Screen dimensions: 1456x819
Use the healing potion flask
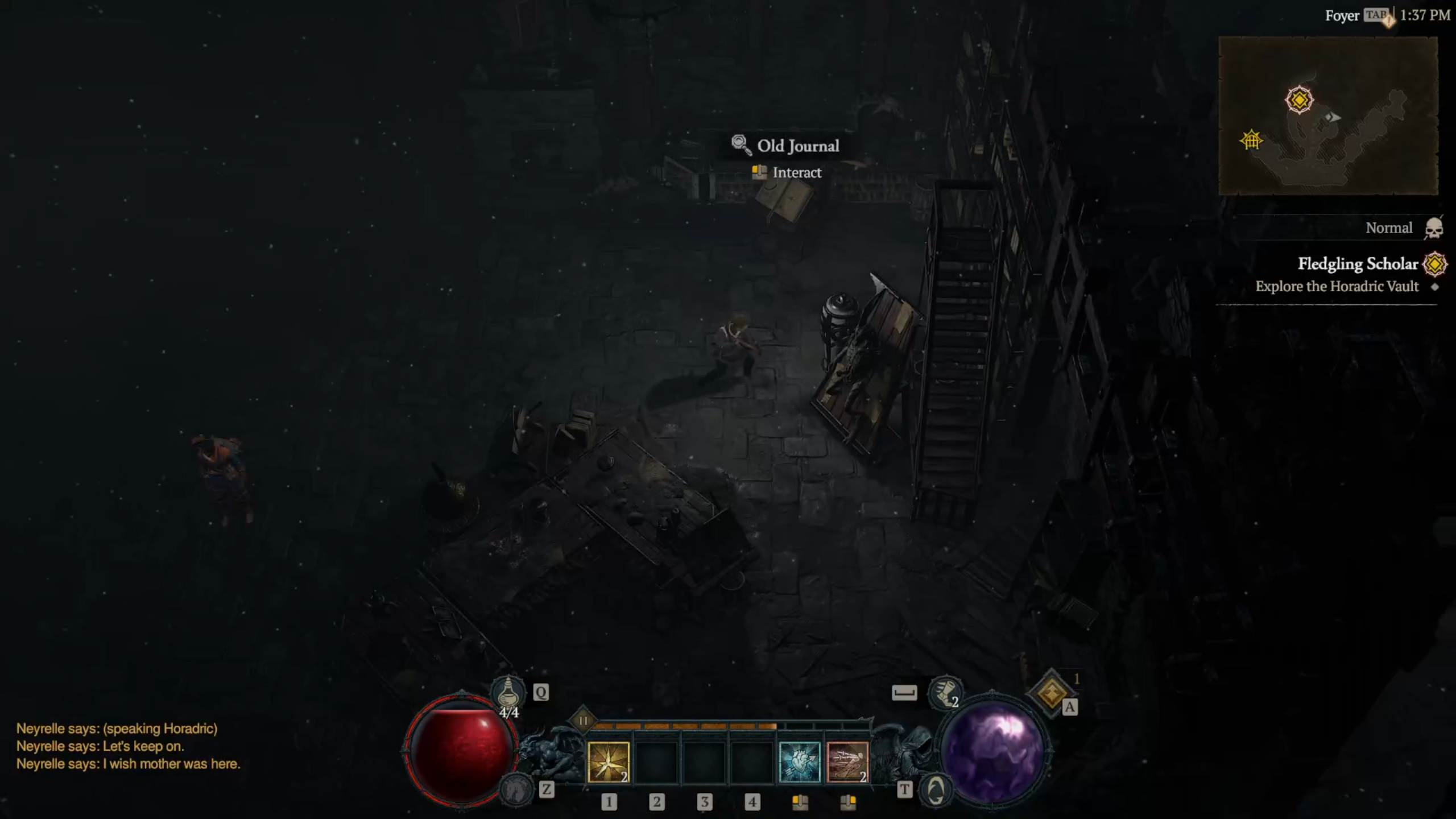[x=508, y=694]
